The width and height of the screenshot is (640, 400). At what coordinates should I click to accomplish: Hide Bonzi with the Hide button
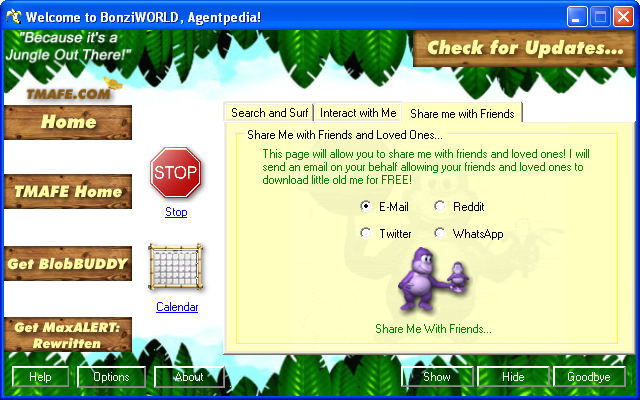(513, 377)
